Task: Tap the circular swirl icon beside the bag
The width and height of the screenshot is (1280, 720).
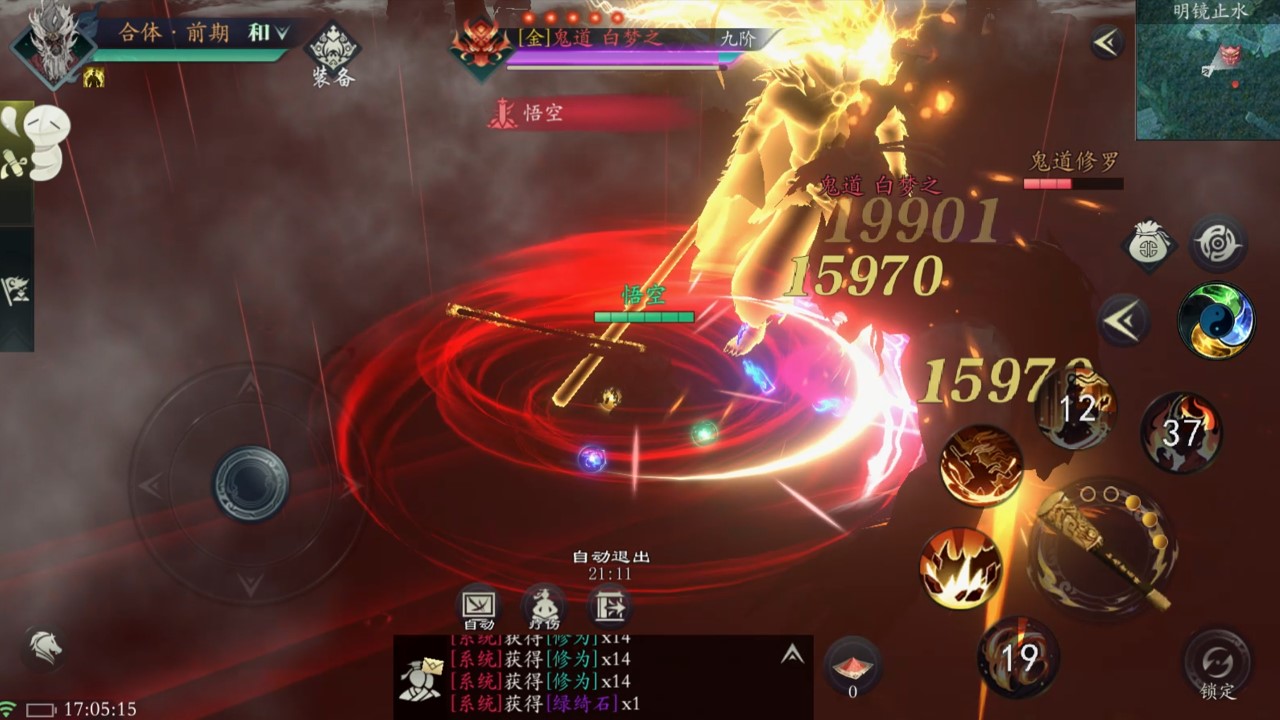Action: (x=1217, y=243)
